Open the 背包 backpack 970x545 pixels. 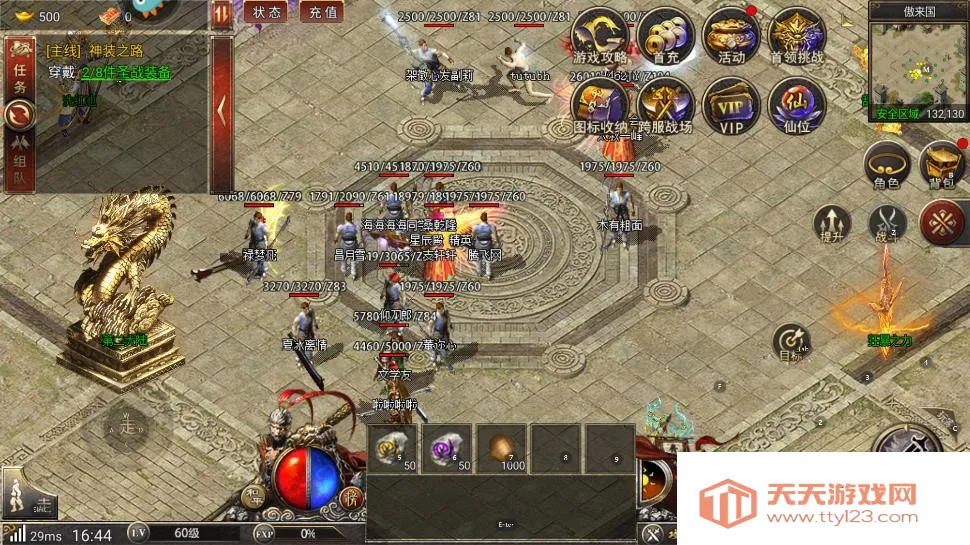(942, 164)
